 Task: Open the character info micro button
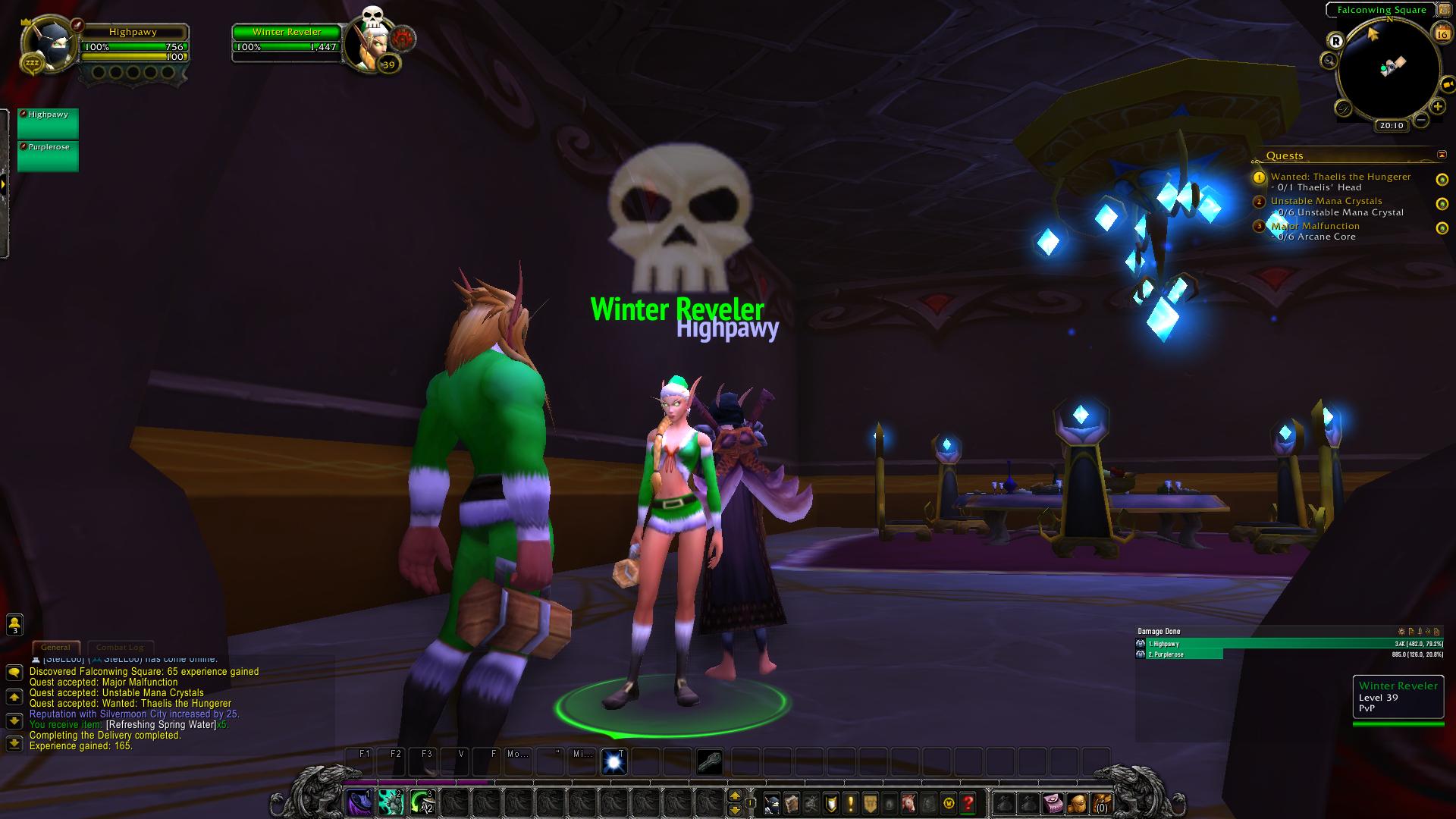(x=772, y=802)
